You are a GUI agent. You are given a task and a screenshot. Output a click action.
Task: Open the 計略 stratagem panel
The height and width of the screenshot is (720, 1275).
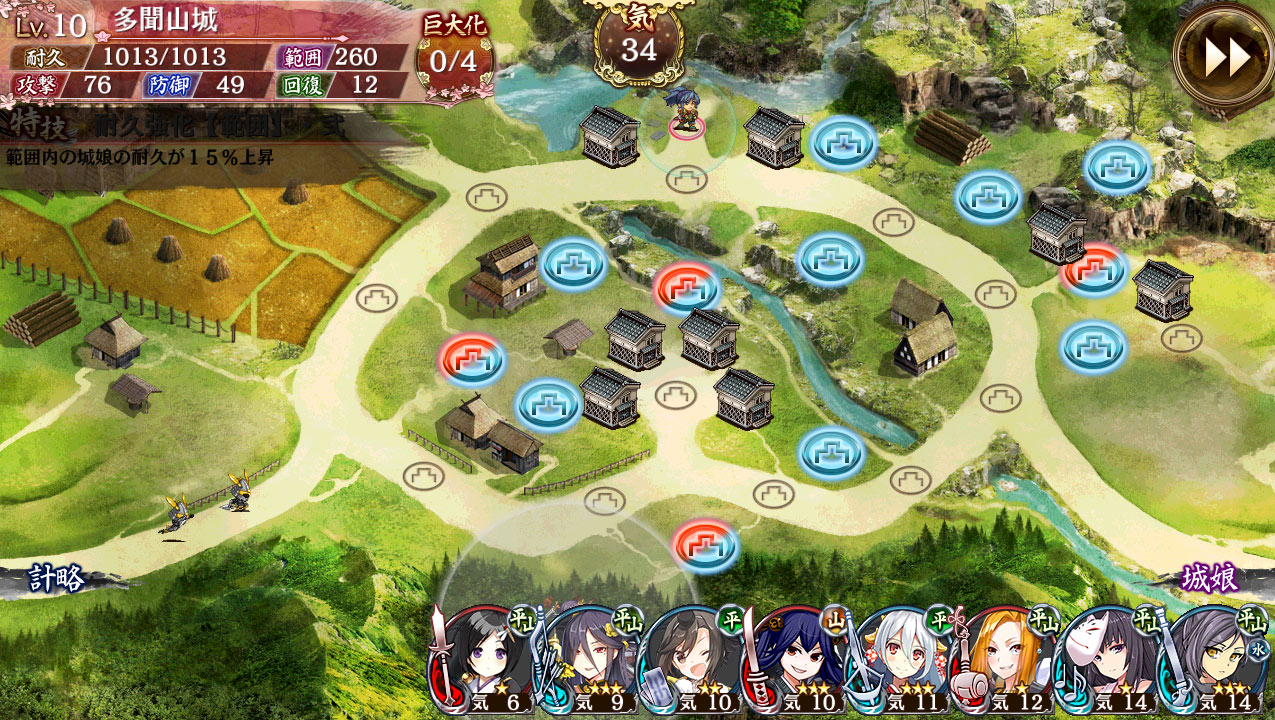(x=57, y=579)
